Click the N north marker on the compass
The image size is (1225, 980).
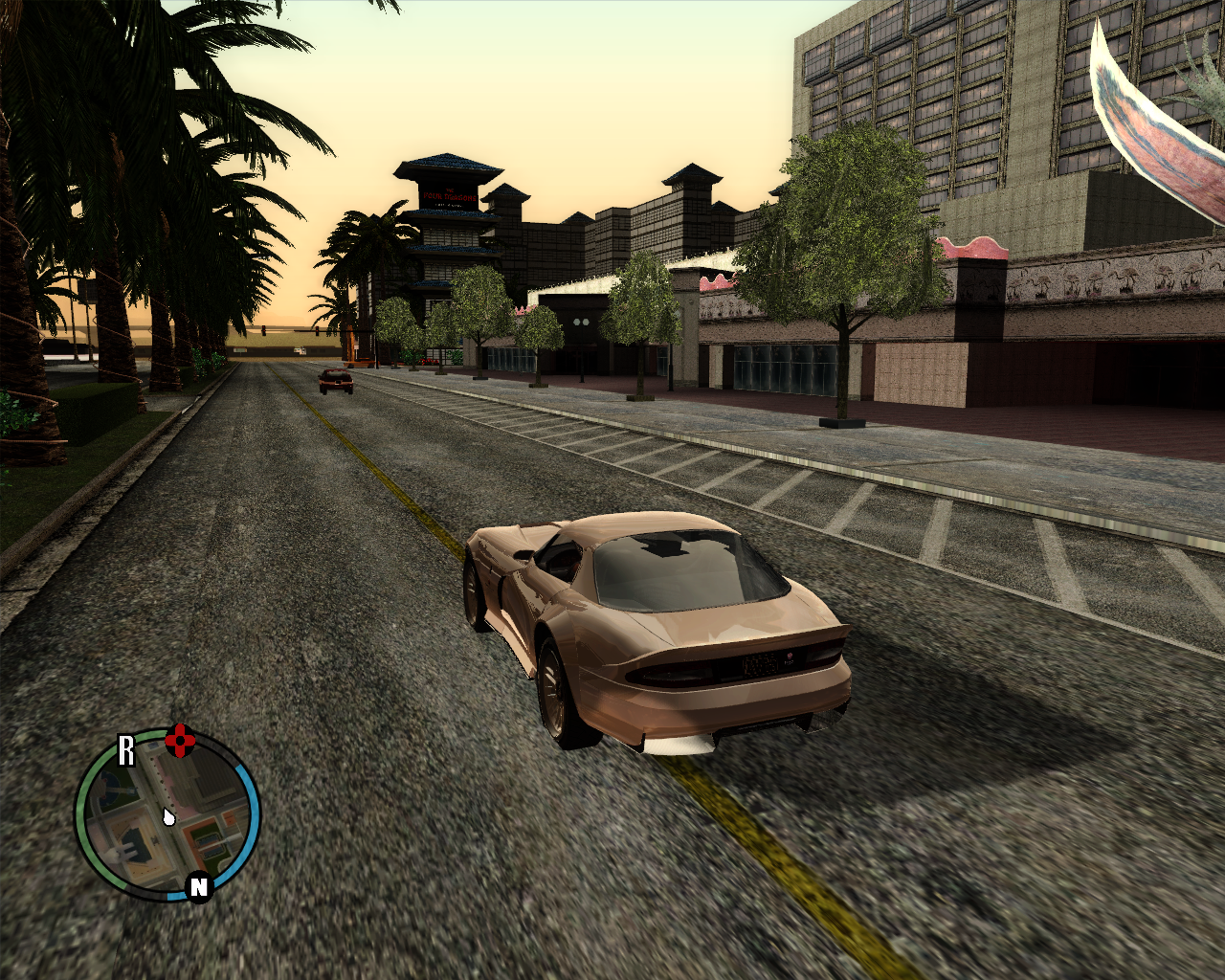pos(198,886)
